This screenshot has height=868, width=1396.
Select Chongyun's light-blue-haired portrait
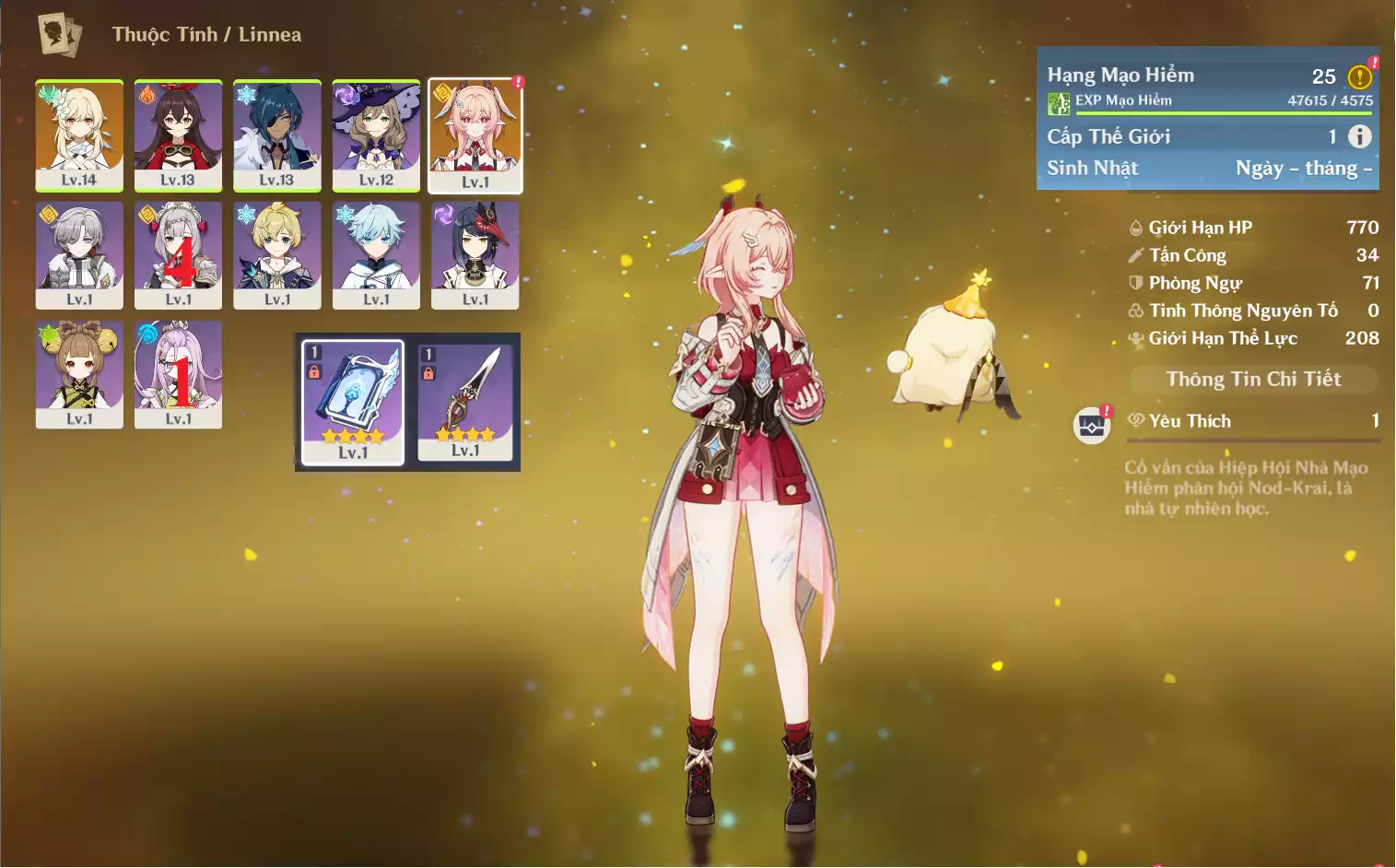[376, 254]
